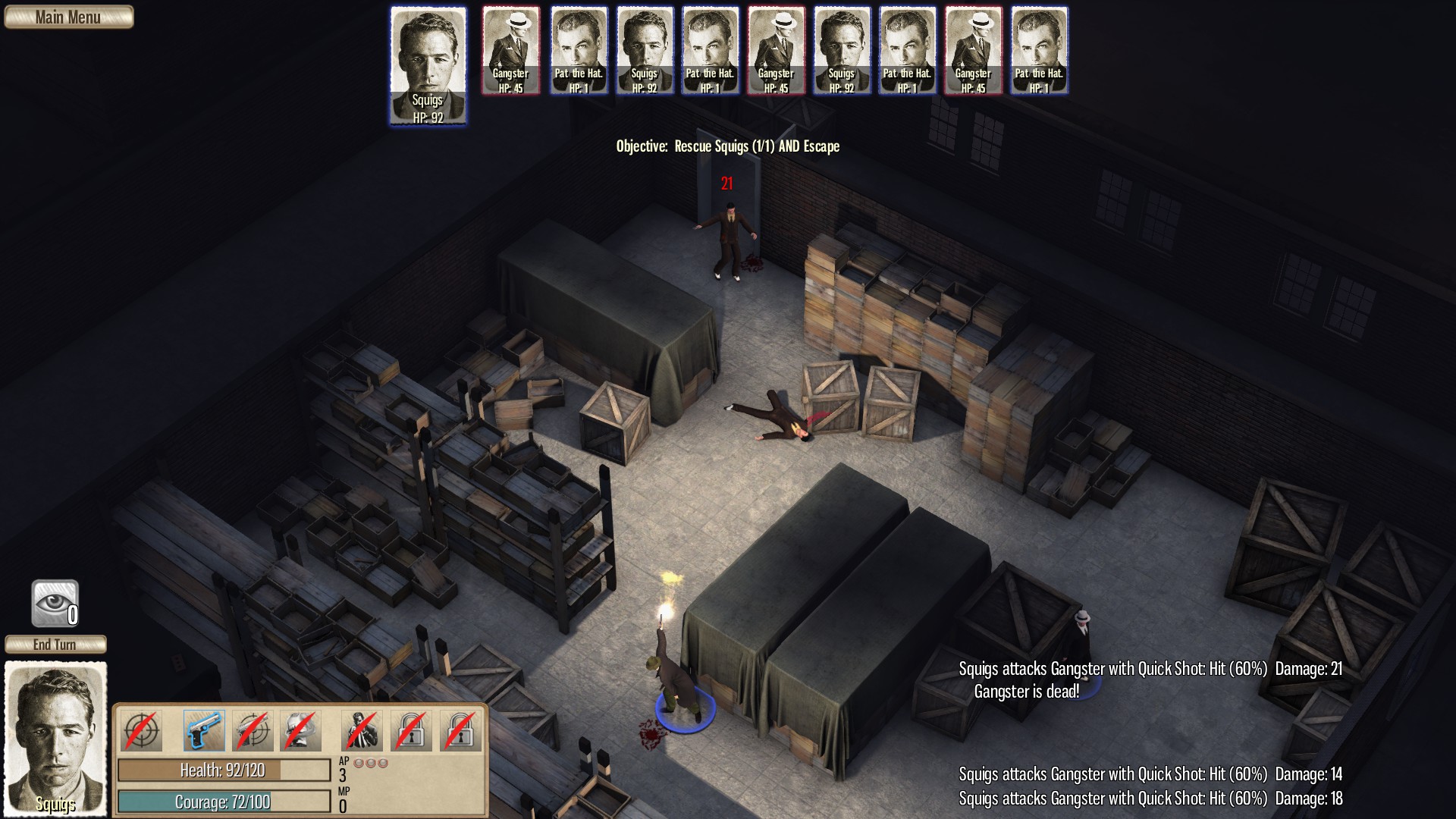Screen dimensions: 1456x819
Task: Activate the pistol with crosshair aimed shot
Action: tap(253, 730)
